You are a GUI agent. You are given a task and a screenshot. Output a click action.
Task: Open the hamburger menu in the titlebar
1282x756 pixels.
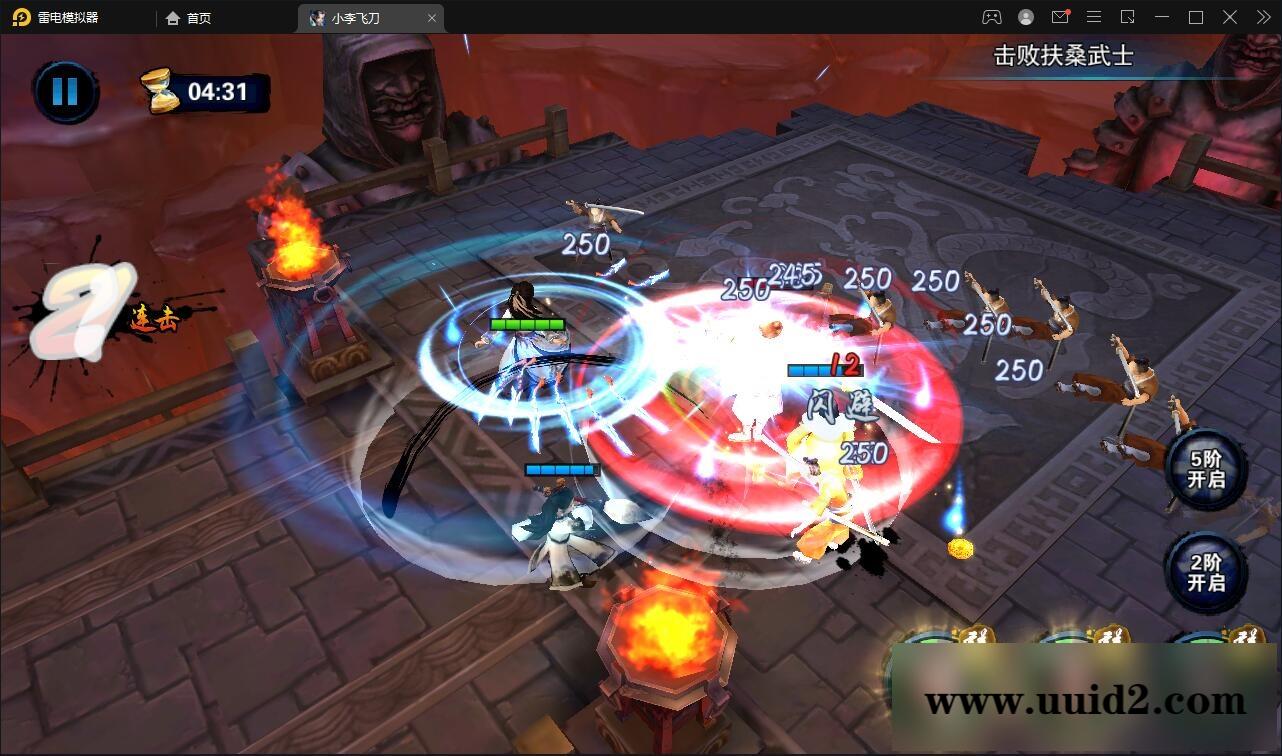pos(1094,17)
